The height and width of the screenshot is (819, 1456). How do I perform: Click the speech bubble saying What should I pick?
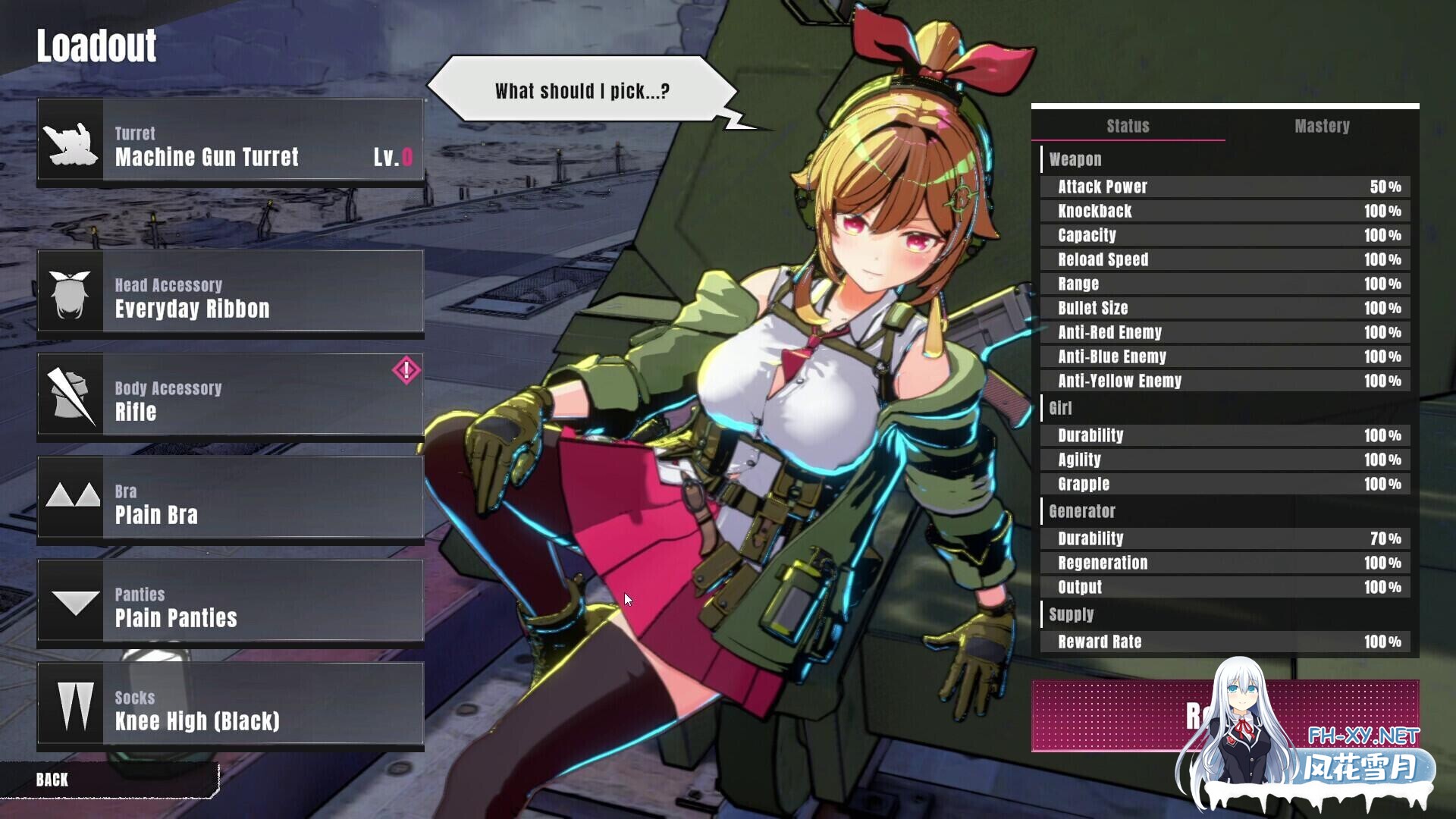[x=582, y=89]
